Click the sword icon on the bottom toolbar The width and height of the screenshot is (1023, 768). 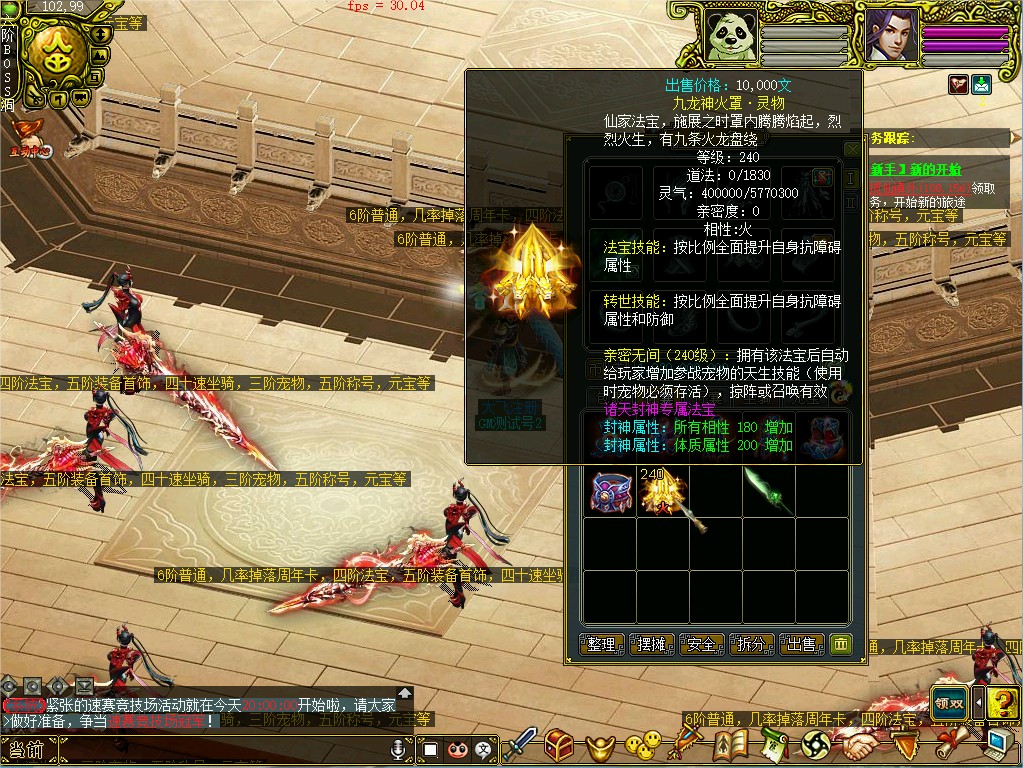pyautogui.click(x=520, y=744)
